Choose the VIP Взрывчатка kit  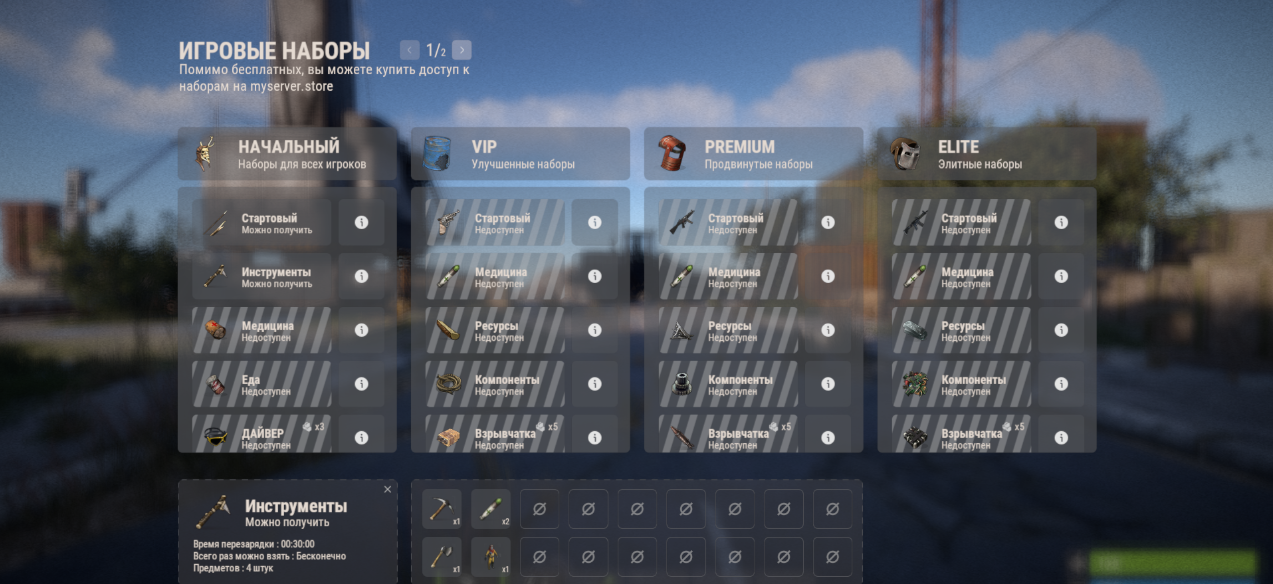[495, 436]
